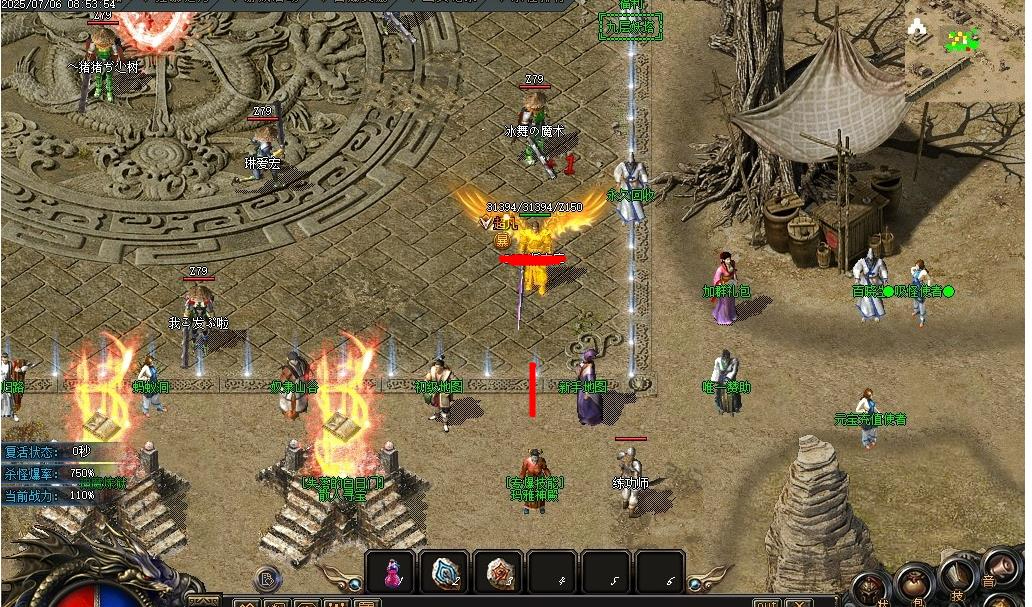Activate the blue scroll hotbar item
This screenshot has height=607, width=1032.
coord(444,572)
